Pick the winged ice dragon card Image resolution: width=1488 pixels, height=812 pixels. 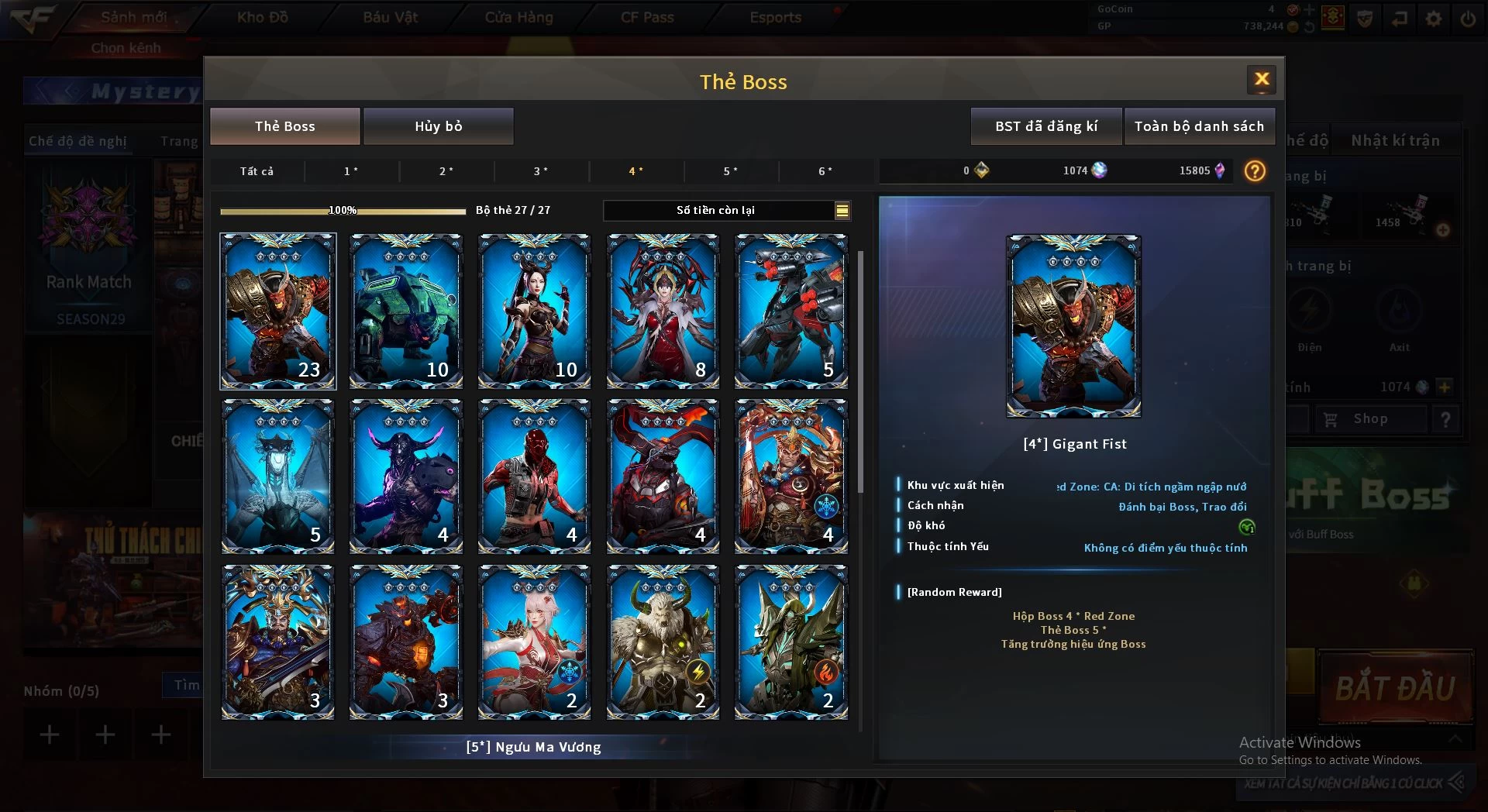click(277, 477)
